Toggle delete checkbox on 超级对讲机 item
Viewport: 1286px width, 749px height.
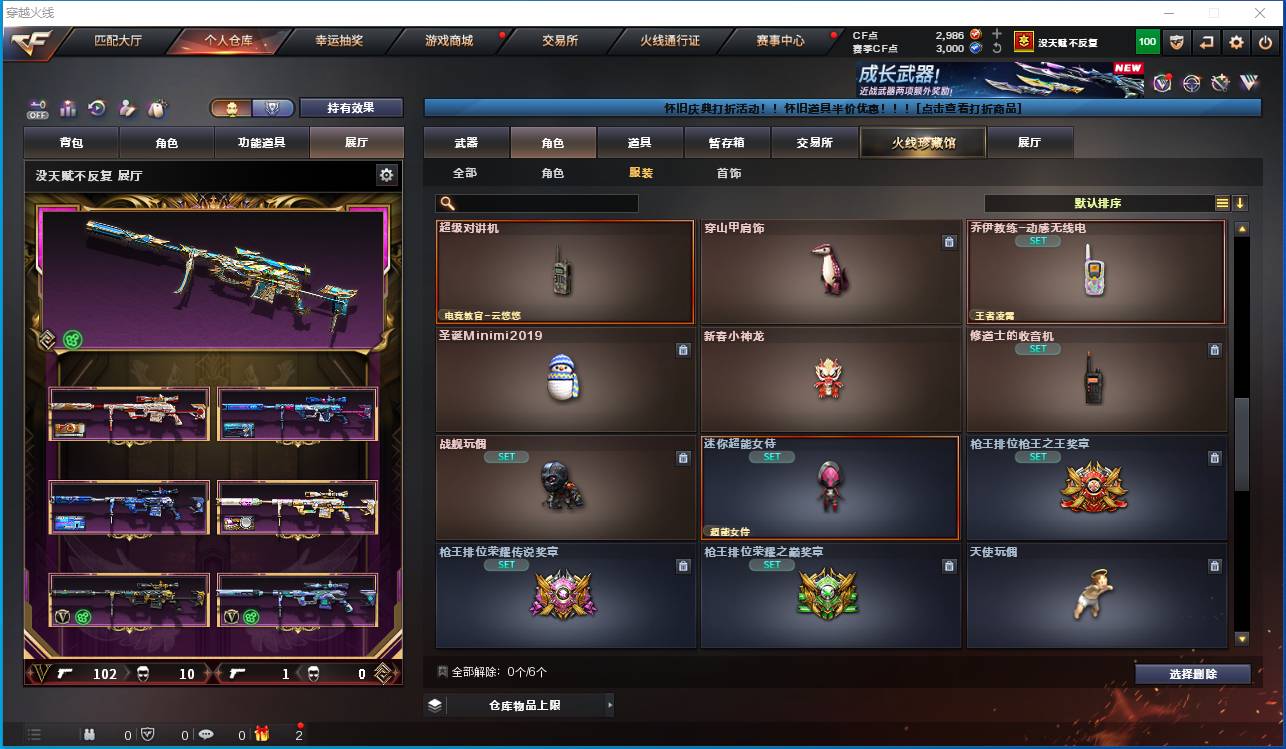click(x=683, y=242)
